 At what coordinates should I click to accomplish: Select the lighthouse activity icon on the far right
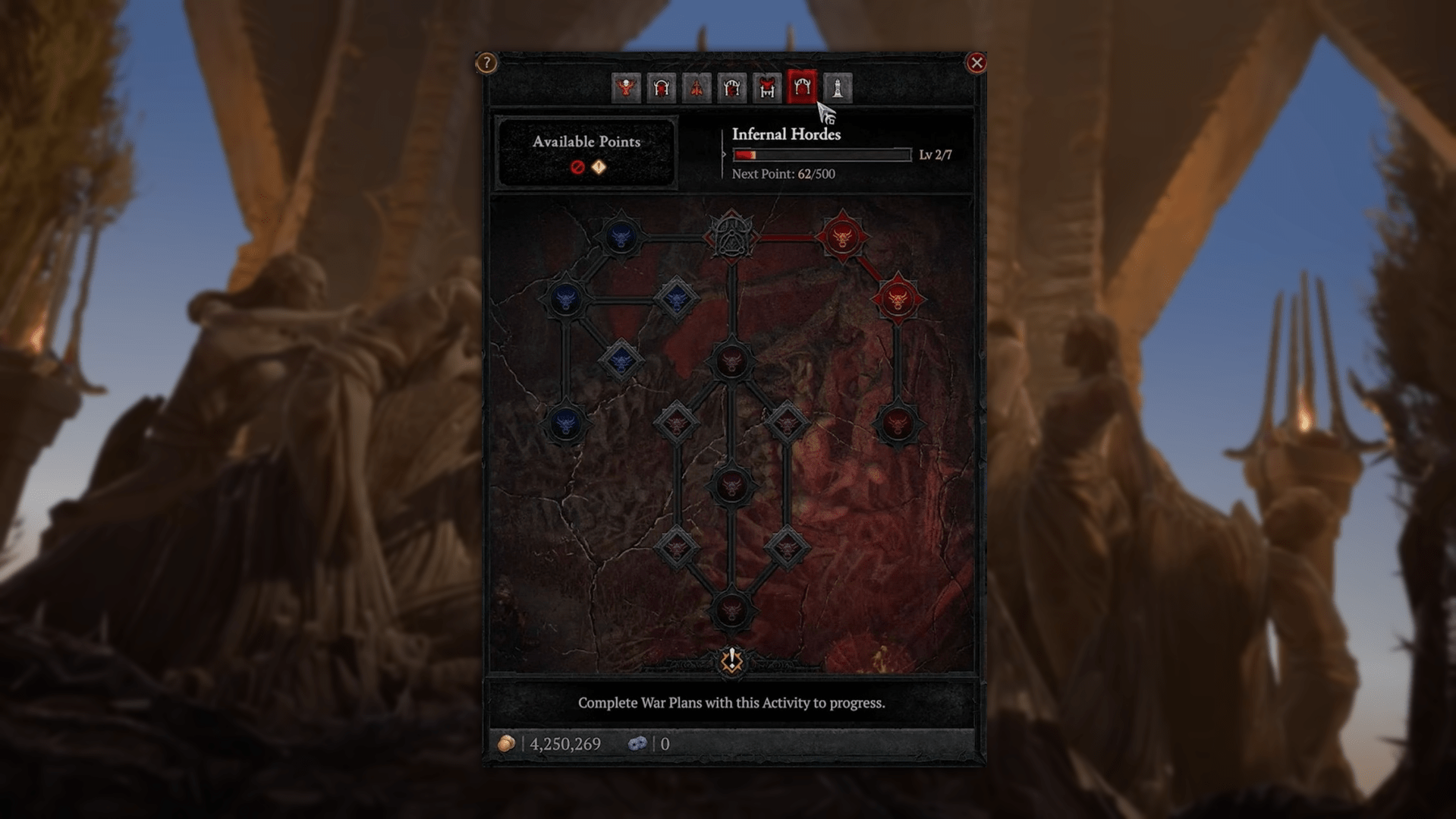click(x=837, y=89)
